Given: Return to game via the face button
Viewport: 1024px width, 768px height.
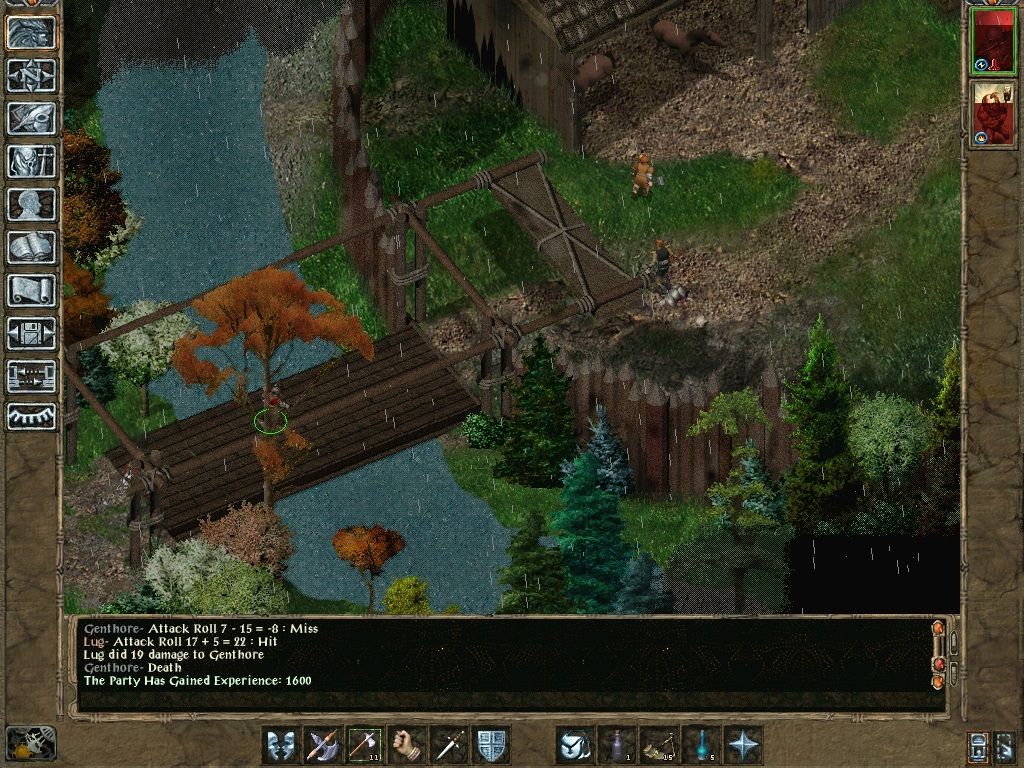Looking at the screenshot, I should coord(31,33).
